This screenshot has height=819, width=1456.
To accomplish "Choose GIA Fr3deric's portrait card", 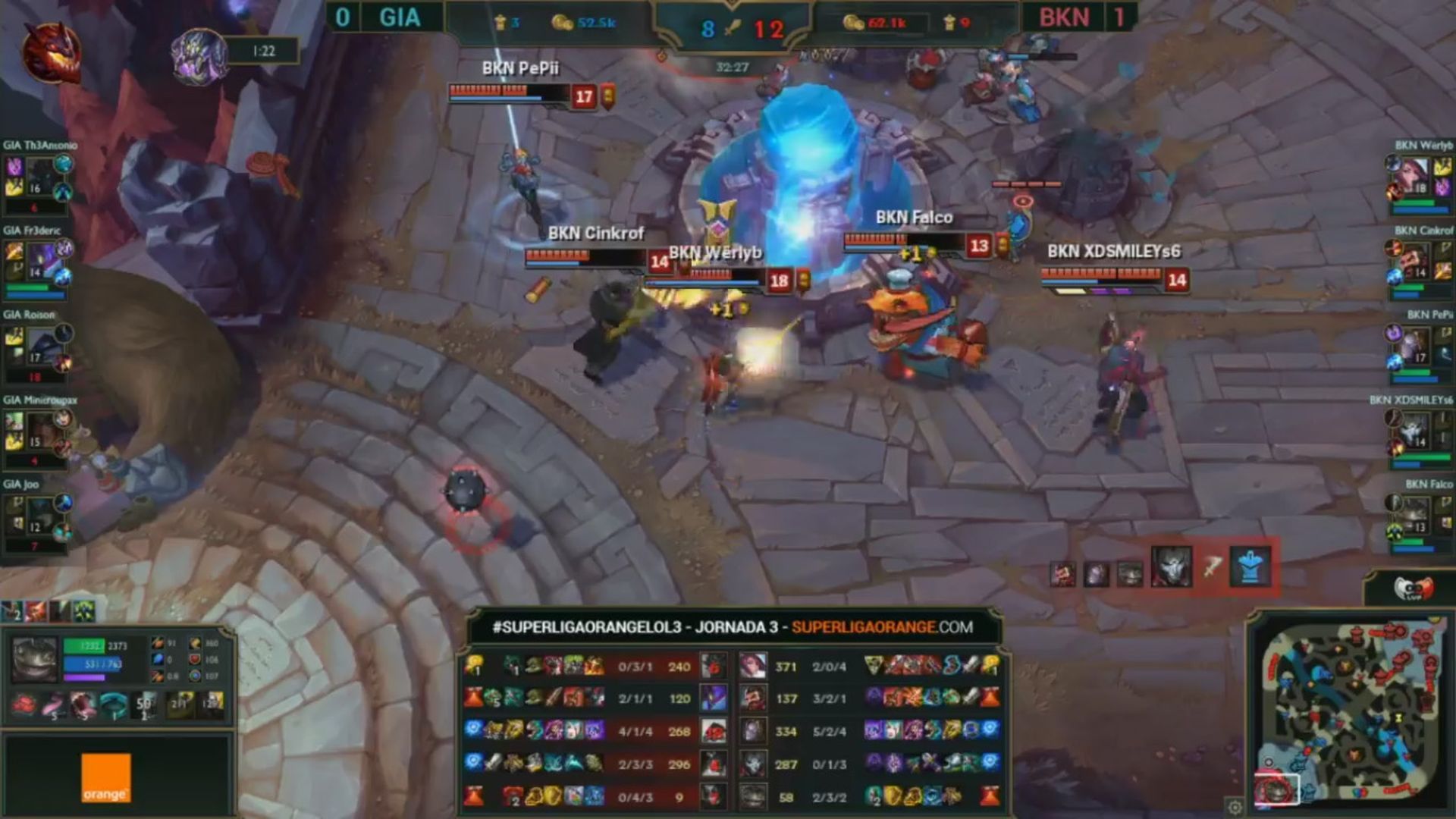I will pyautogui.click(x=39, y=262).
